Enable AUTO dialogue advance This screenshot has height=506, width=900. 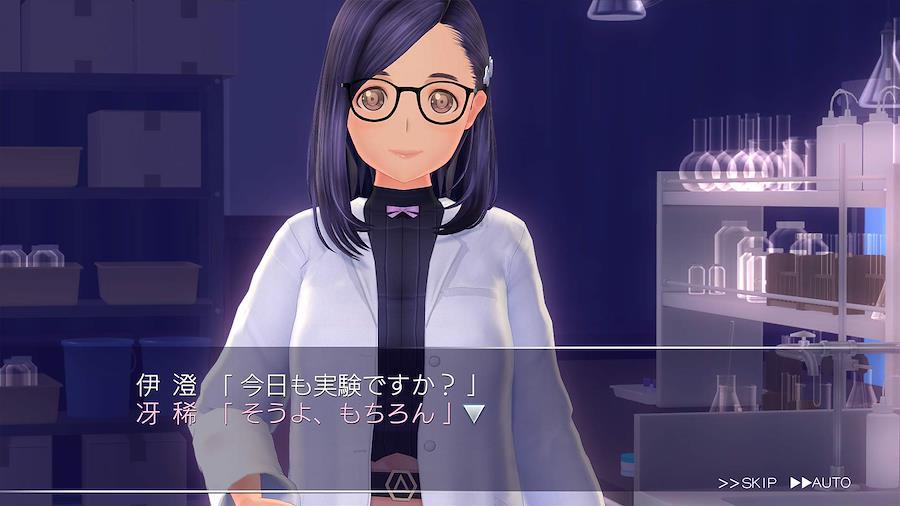point(820,483)
